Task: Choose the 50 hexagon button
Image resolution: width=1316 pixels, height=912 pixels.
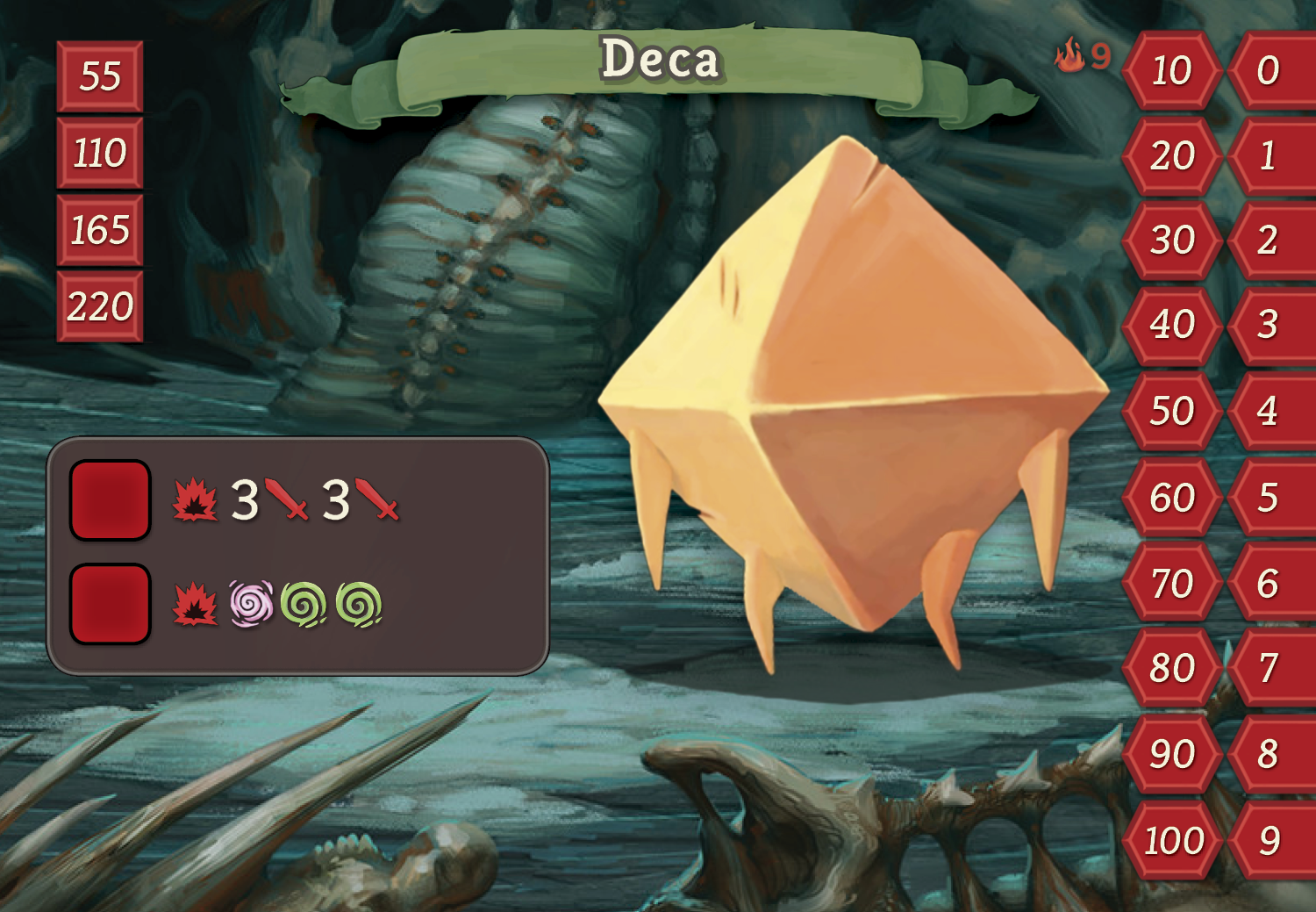Action: [1172, 411]
